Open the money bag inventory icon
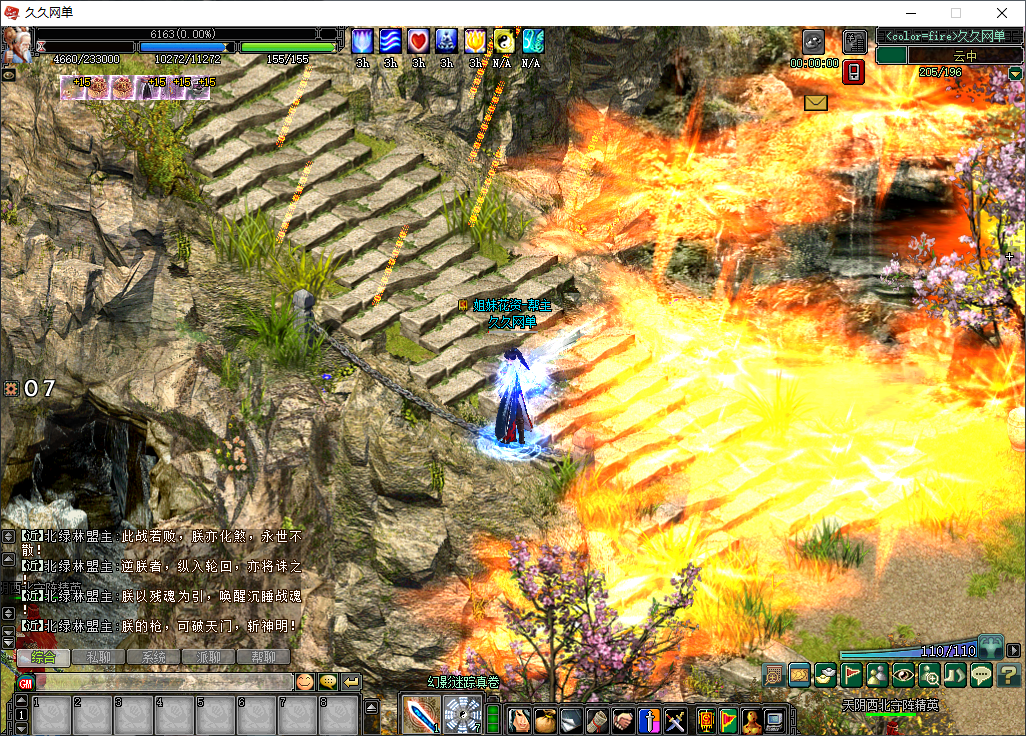 (545, 719)
